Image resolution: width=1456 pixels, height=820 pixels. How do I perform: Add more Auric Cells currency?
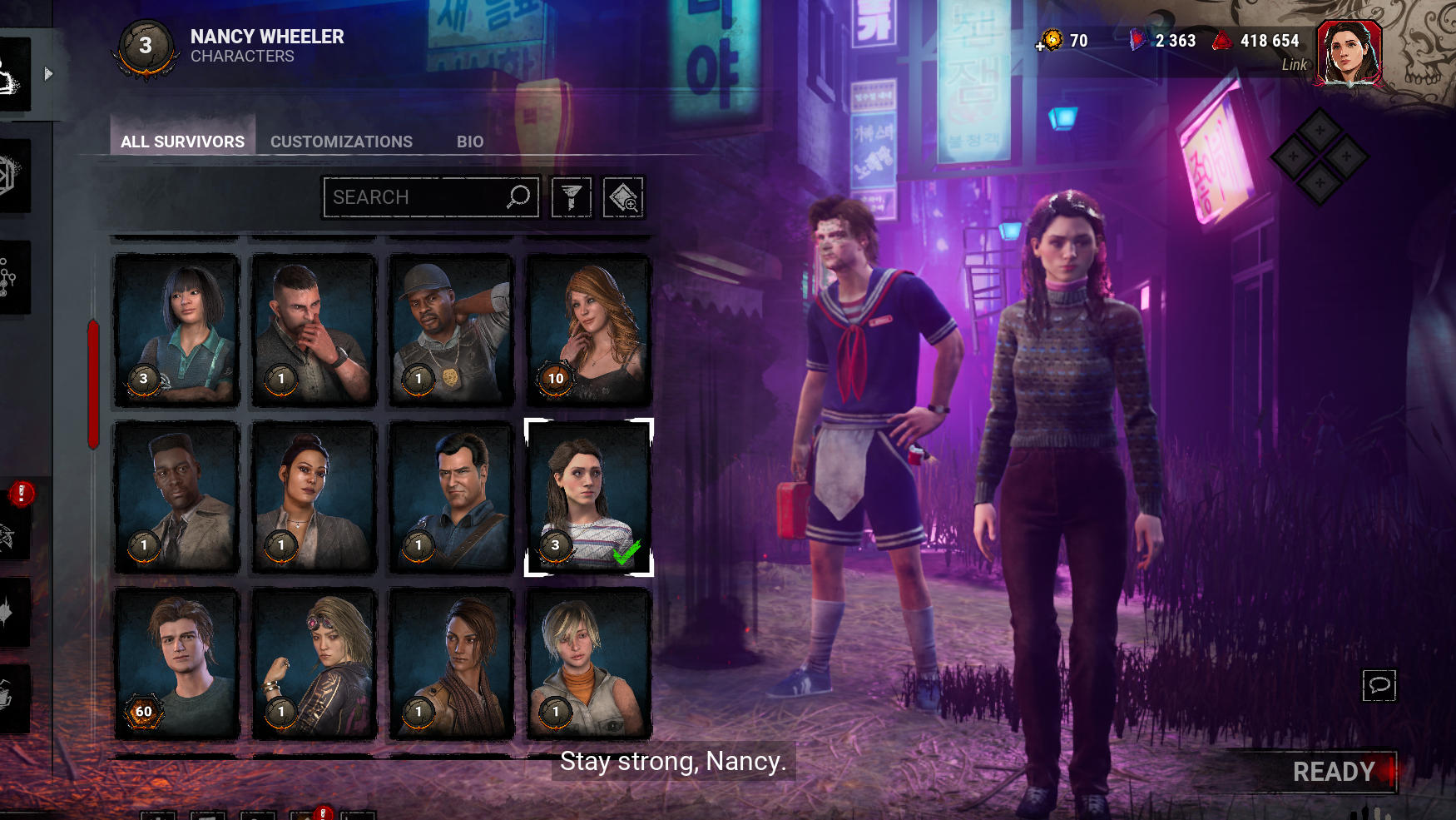pyautogui.click(x=1042, y=45)
